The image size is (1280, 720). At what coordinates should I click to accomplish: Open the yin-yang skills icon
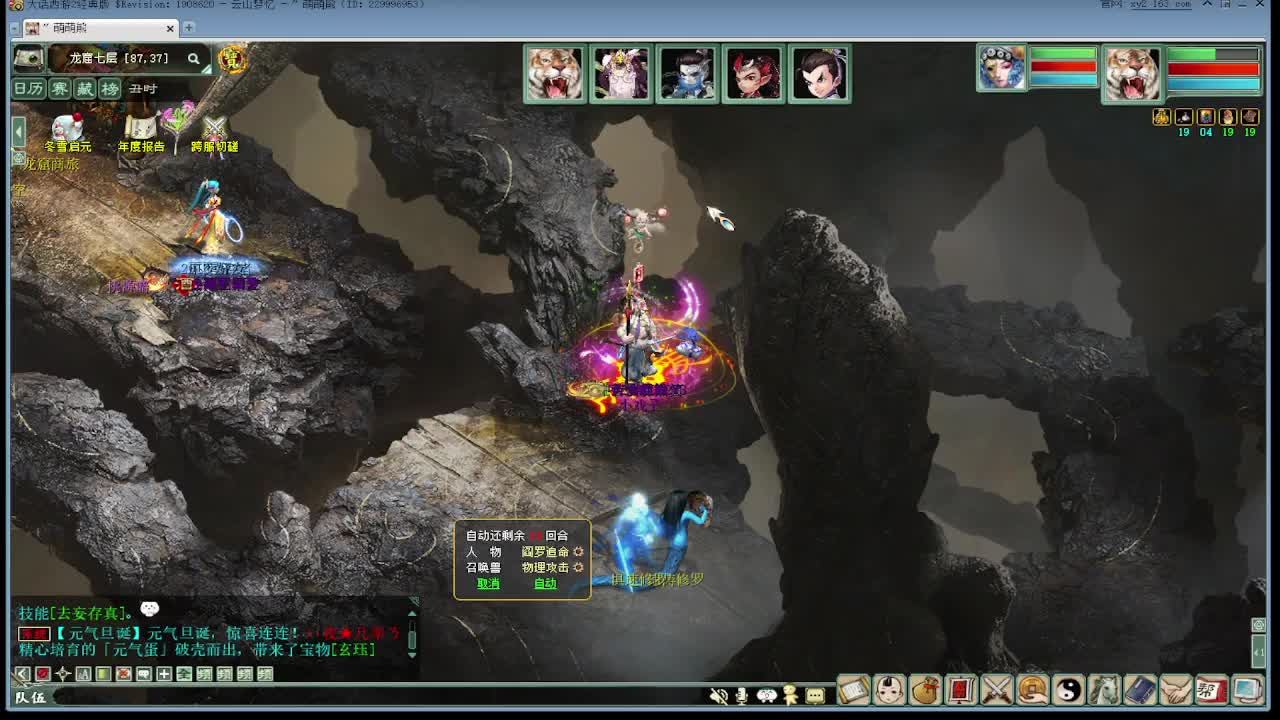click(1069, 689)
